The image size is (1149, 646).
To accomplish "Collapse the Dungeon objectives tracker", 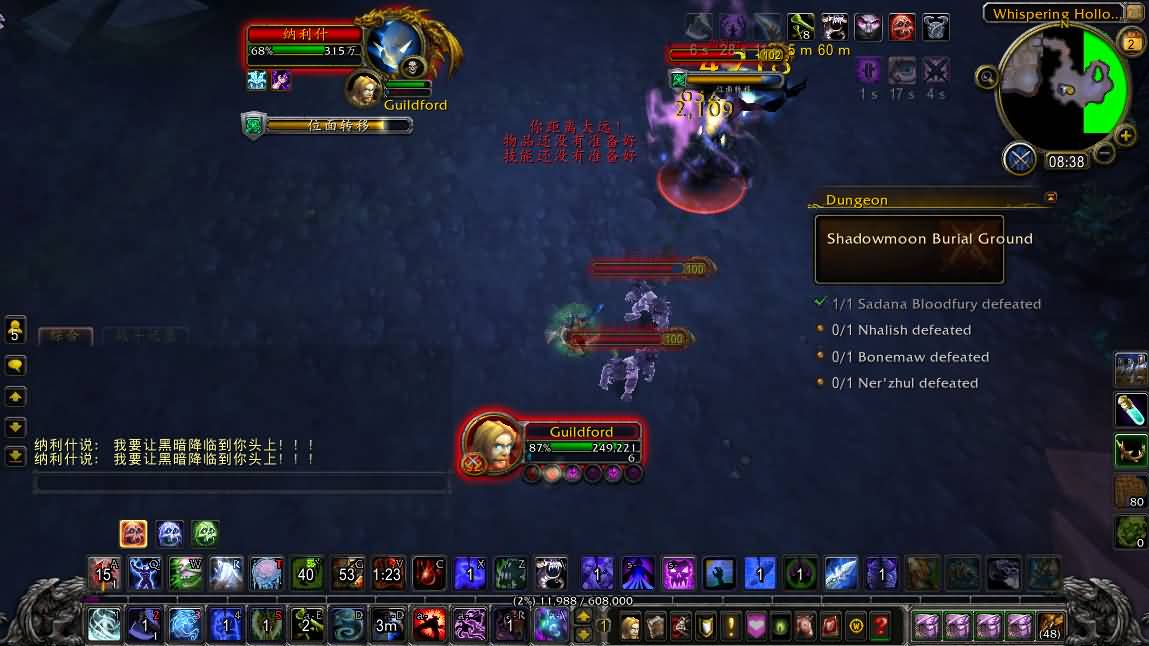I will pyautogui.click(x=1050, y=198).
